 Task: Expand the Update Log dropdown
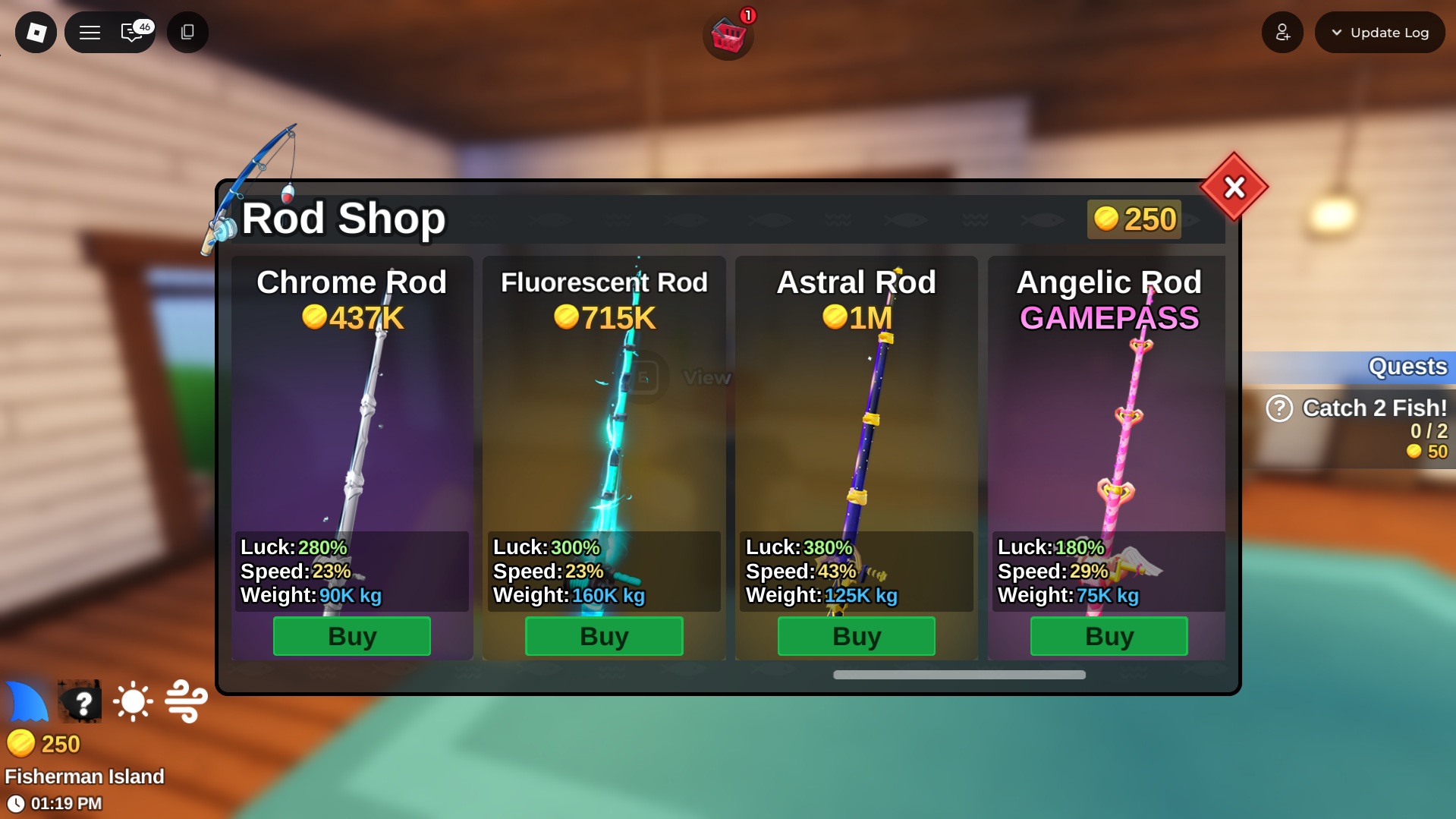pos(1379,32)
